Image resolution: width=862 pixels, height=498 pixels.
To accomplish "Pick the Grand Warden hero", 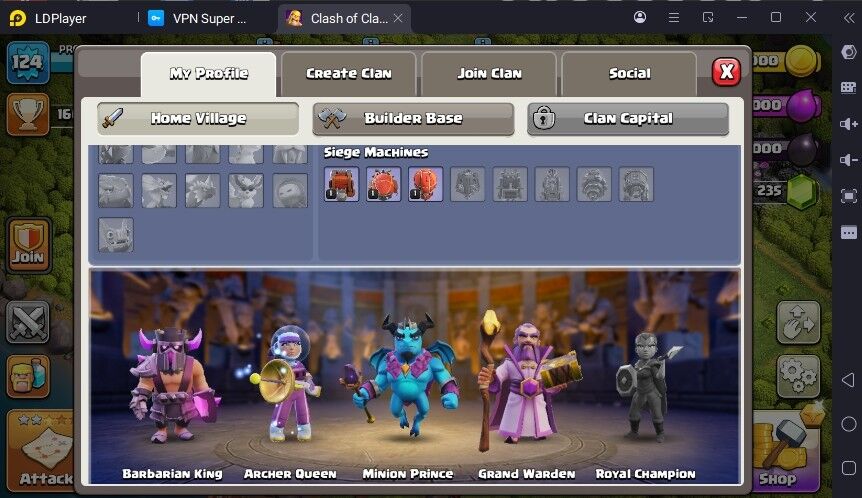I will 525,385.
